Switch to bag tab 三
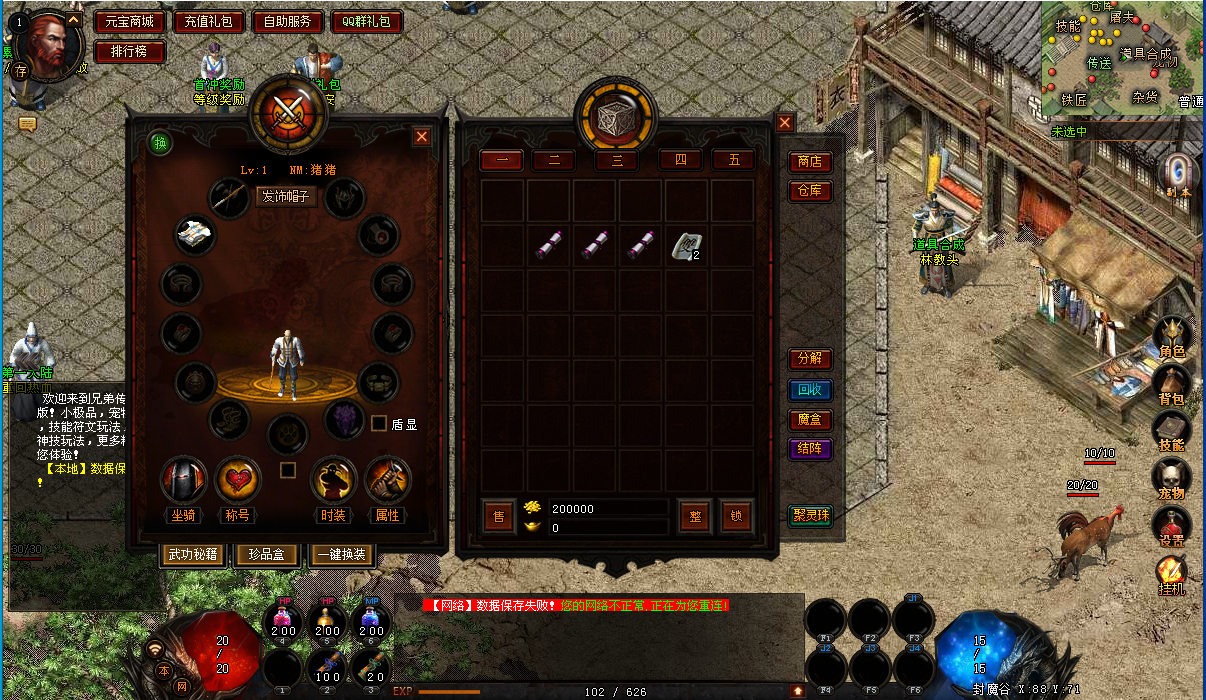1206x700 pixels. pyautogui.click(x=617, y=160)
